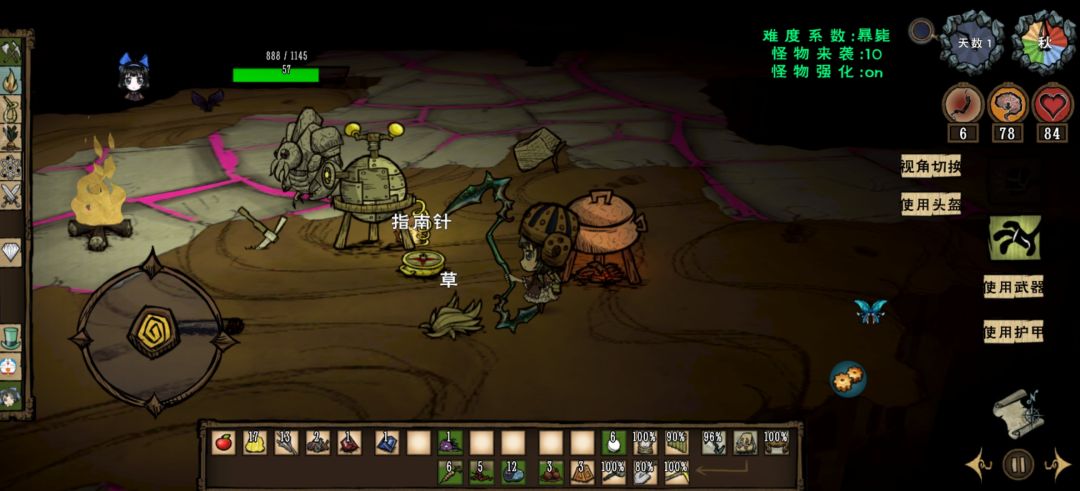Select the carrot slot with 6
Image resolution: width=1080 pixels, height=491 pixels.
pos(449,469)
